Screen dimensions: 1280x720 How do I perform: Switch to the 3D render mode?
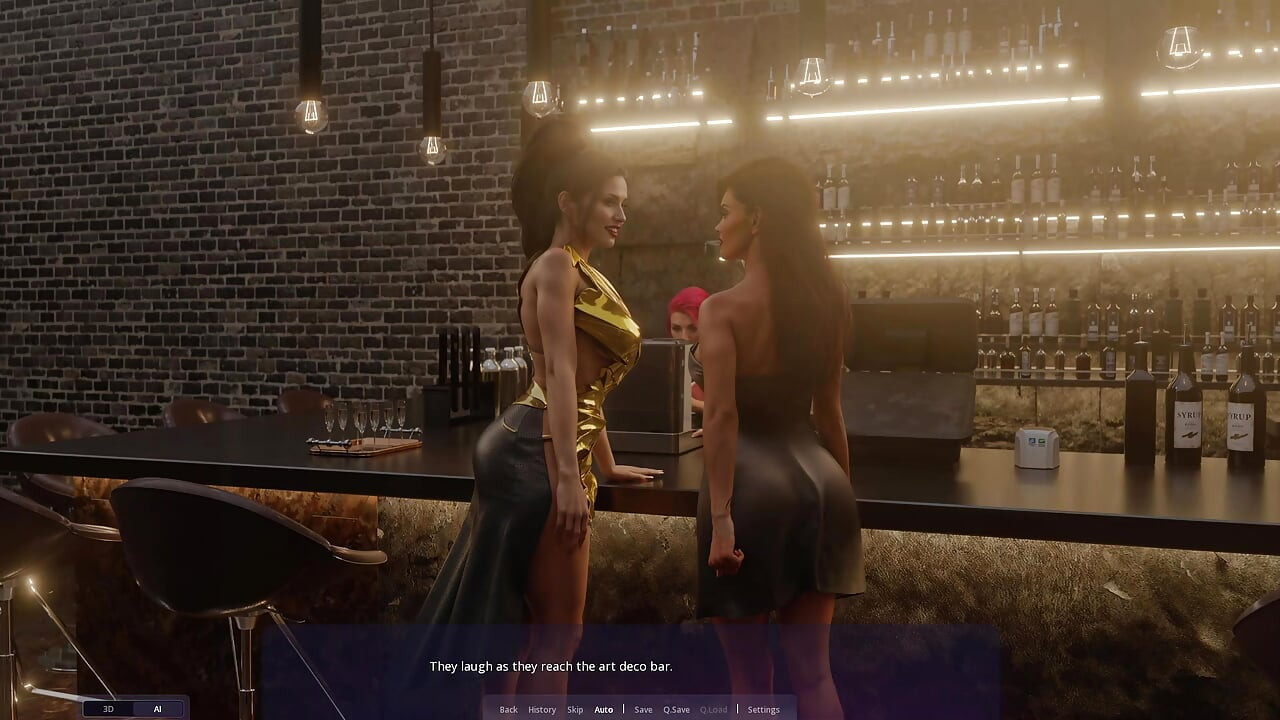click(x=109, y=709)
